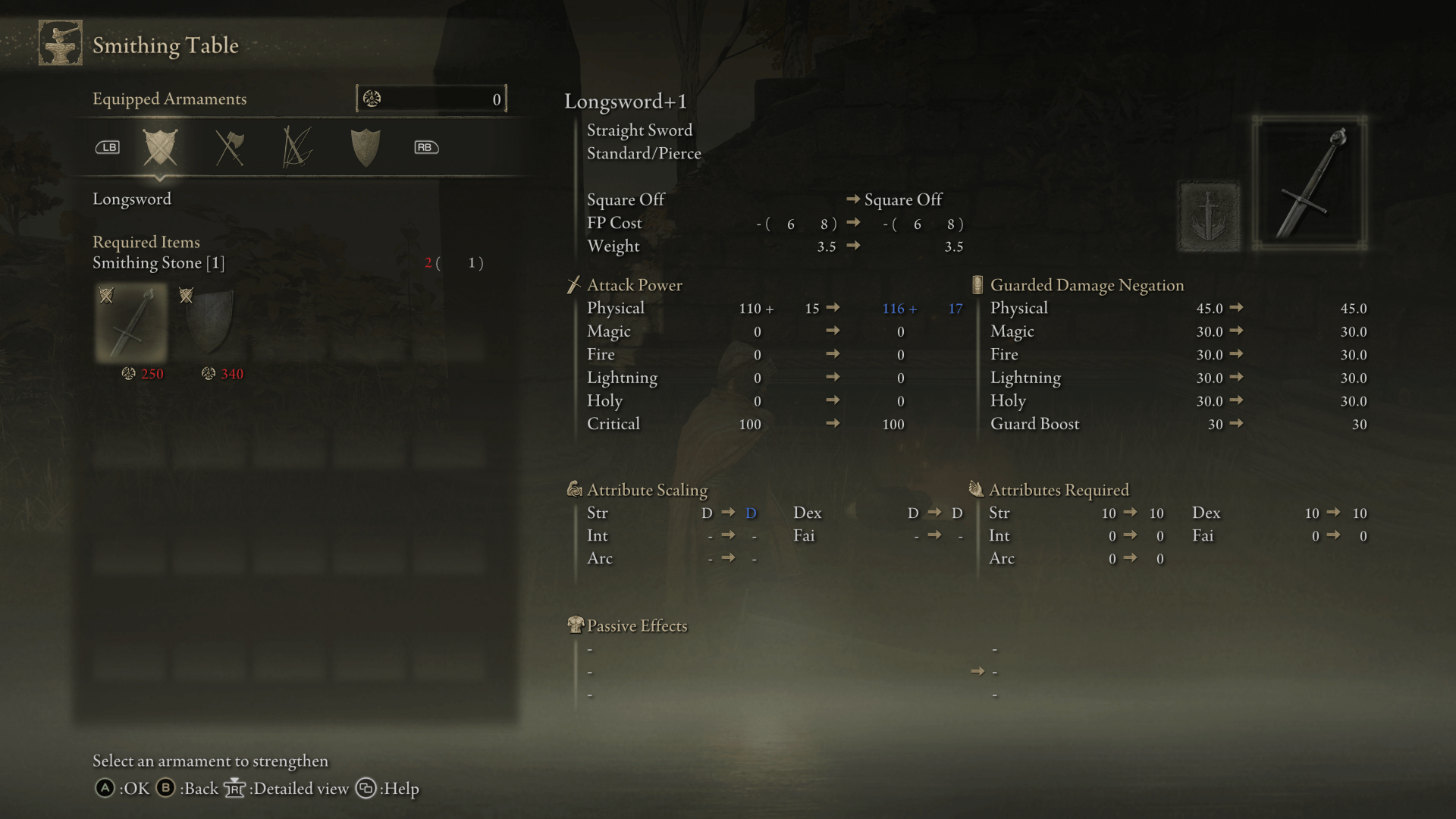Click the smithing anvil emblem beside Smithing Table
This screenshot has width=1456, height=819.
(60, 43)
